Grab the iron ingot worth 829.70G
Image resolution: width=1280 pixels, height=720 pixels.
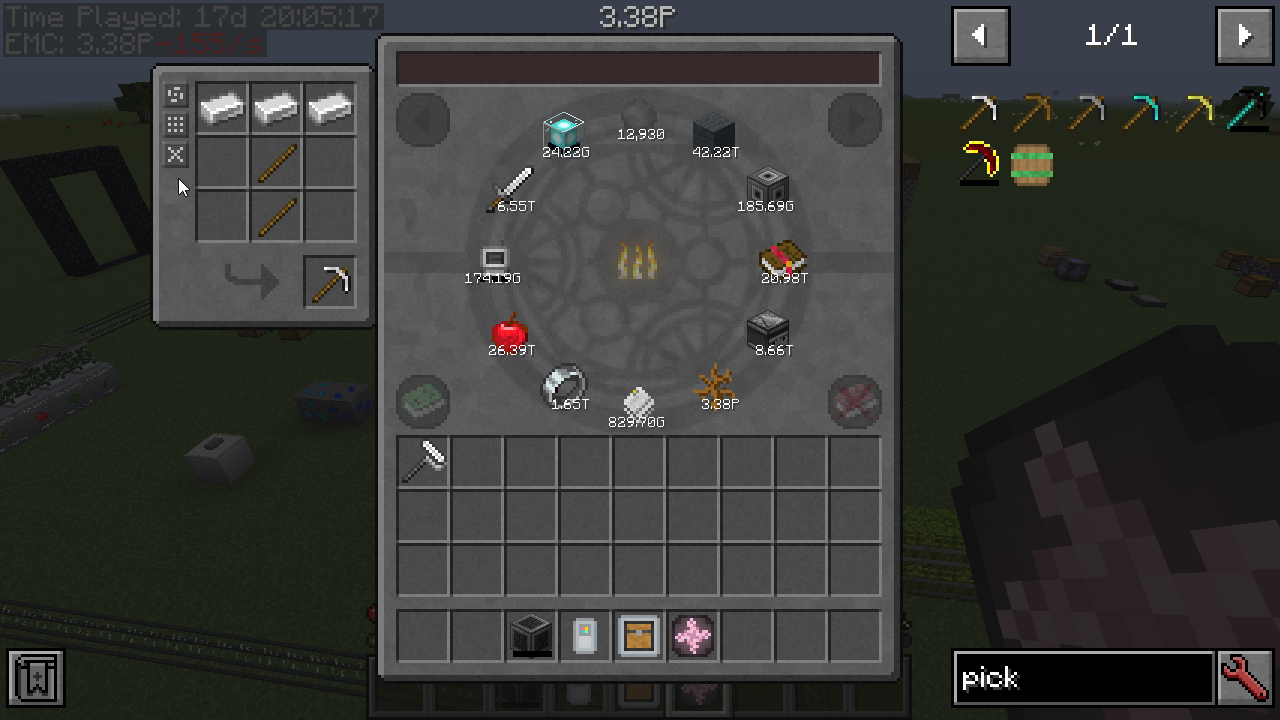point(638,404)
